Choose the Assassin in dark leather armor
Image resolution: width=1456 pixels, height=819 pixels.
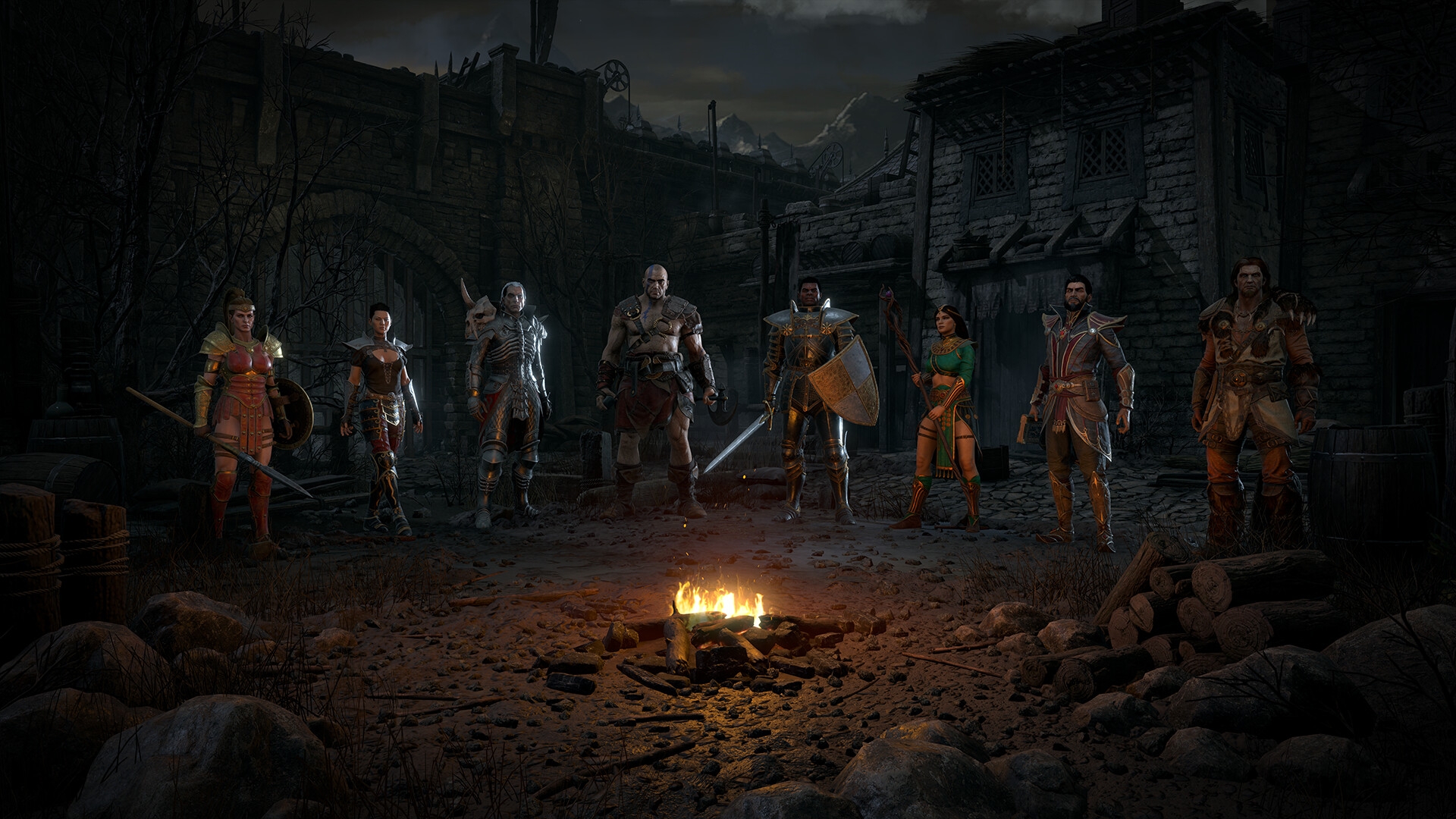point(380,409)
